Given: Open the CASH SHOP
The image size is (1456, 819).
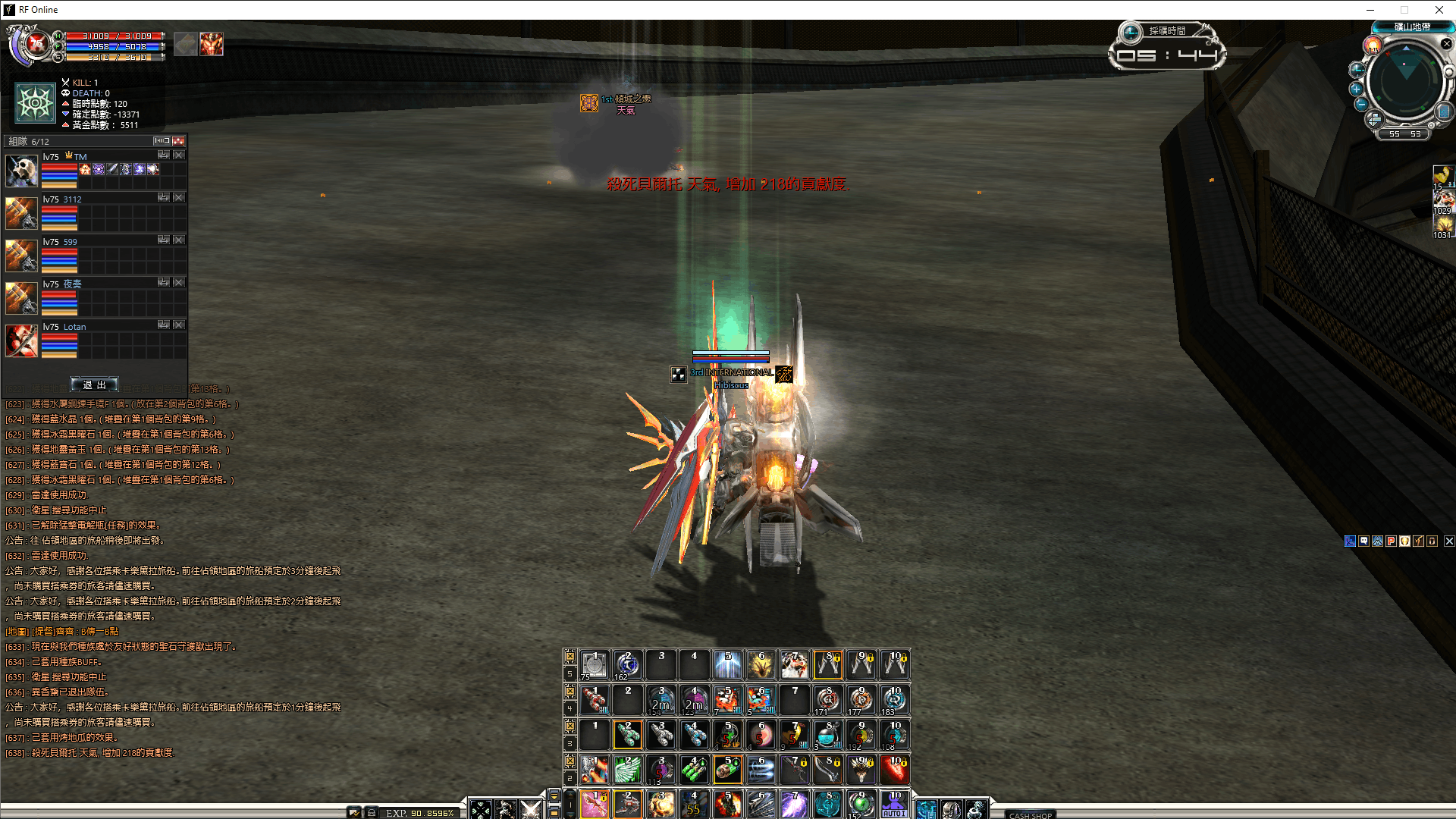Looking at the screenshot, I should (1031, 815).
